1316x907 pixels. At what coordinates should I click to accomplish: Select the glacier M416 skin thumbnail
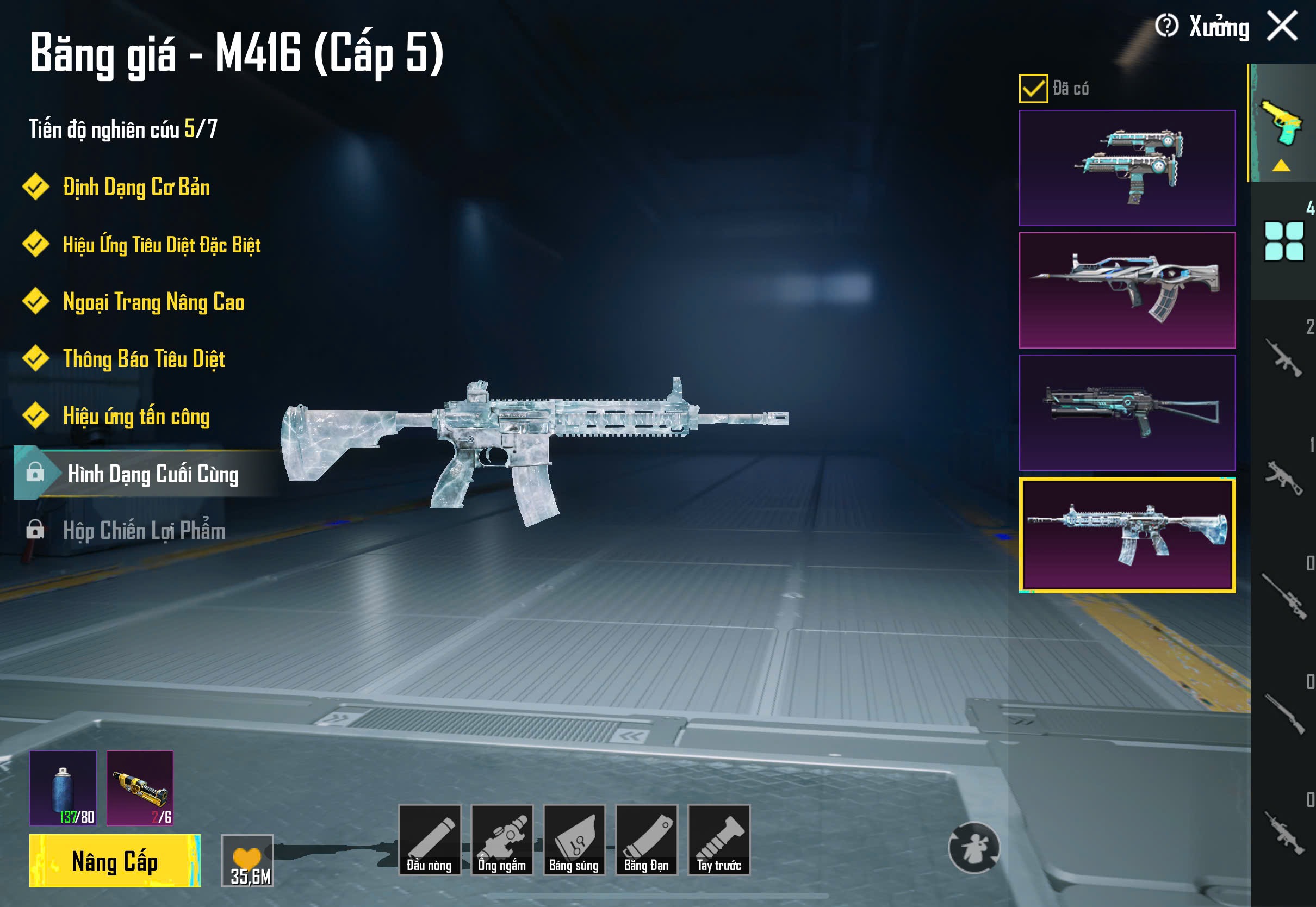coord(1127,535)
